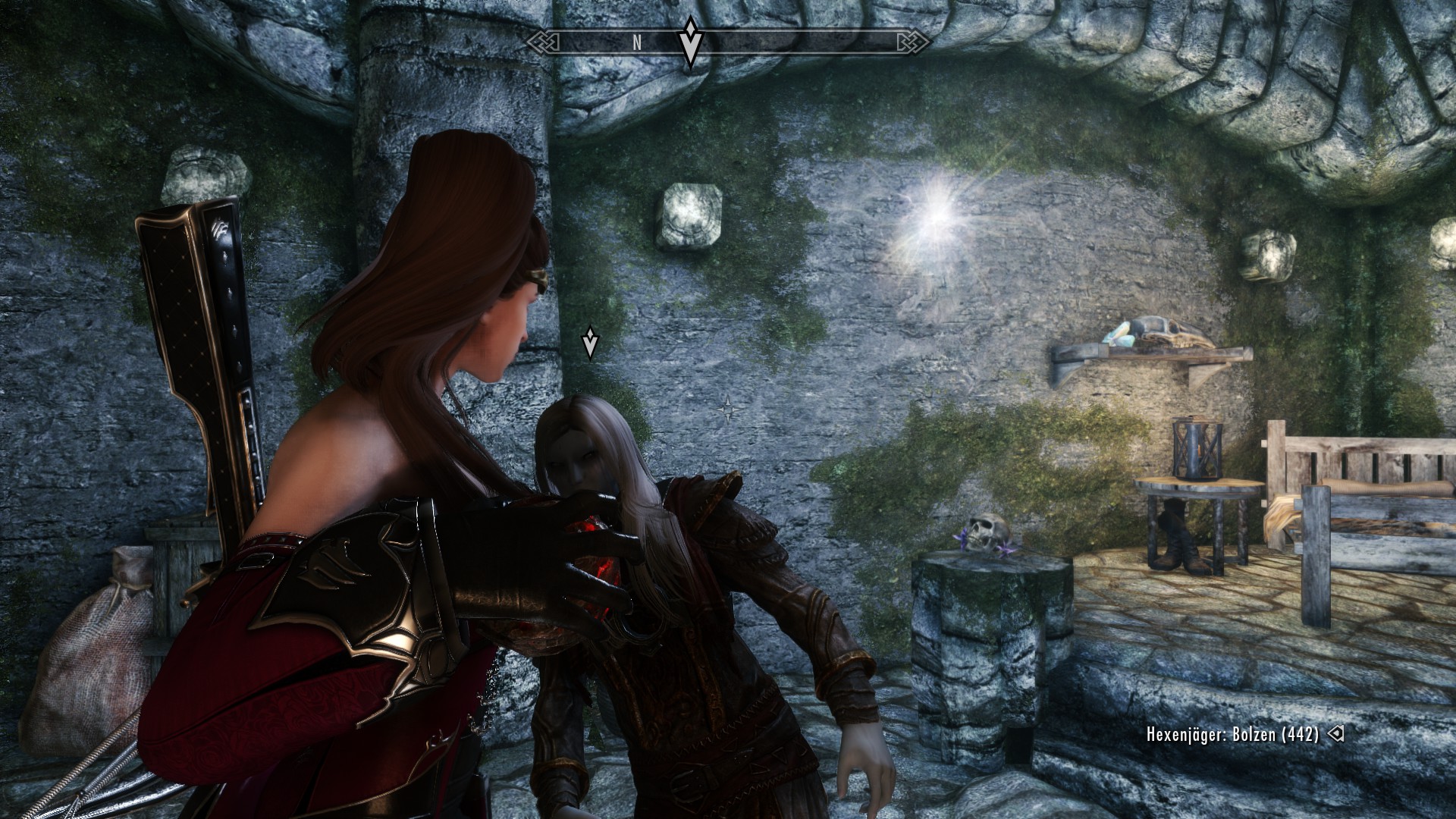Image resolution: width=1456 pixels, height=819 pixels.
Task: Click the floating quest marker above the NPC
Action: click(x=589, y=343)
